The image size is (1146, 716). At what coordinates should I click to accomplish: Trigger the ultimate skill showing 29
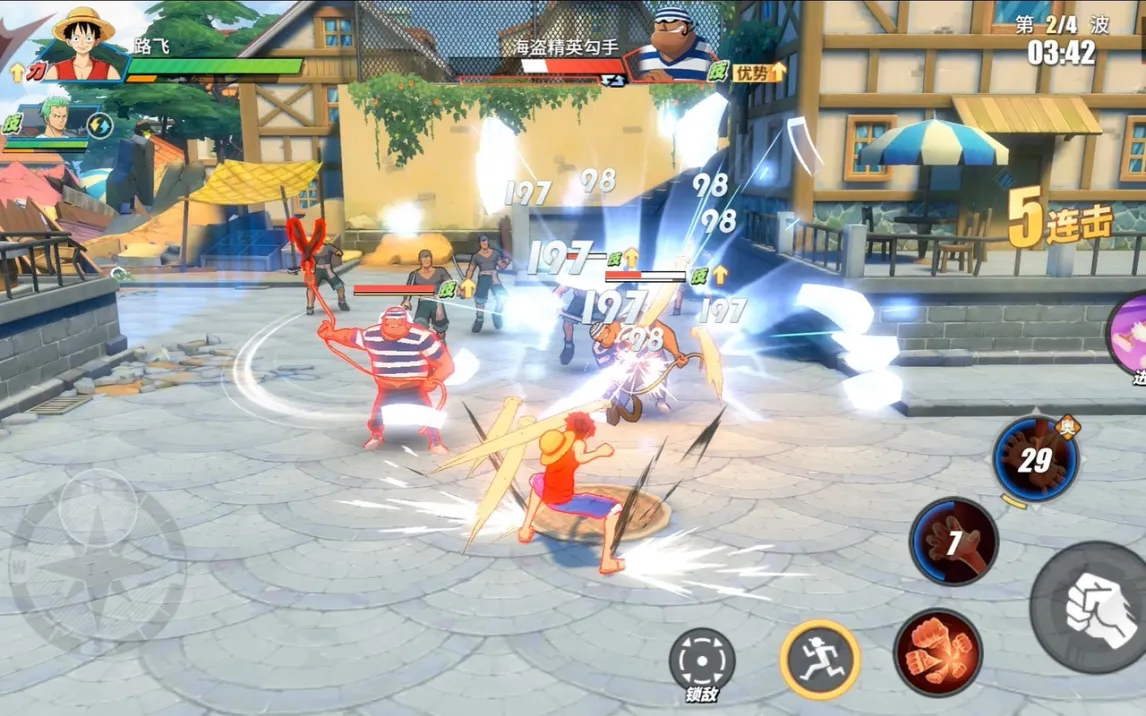[1035, 459]
